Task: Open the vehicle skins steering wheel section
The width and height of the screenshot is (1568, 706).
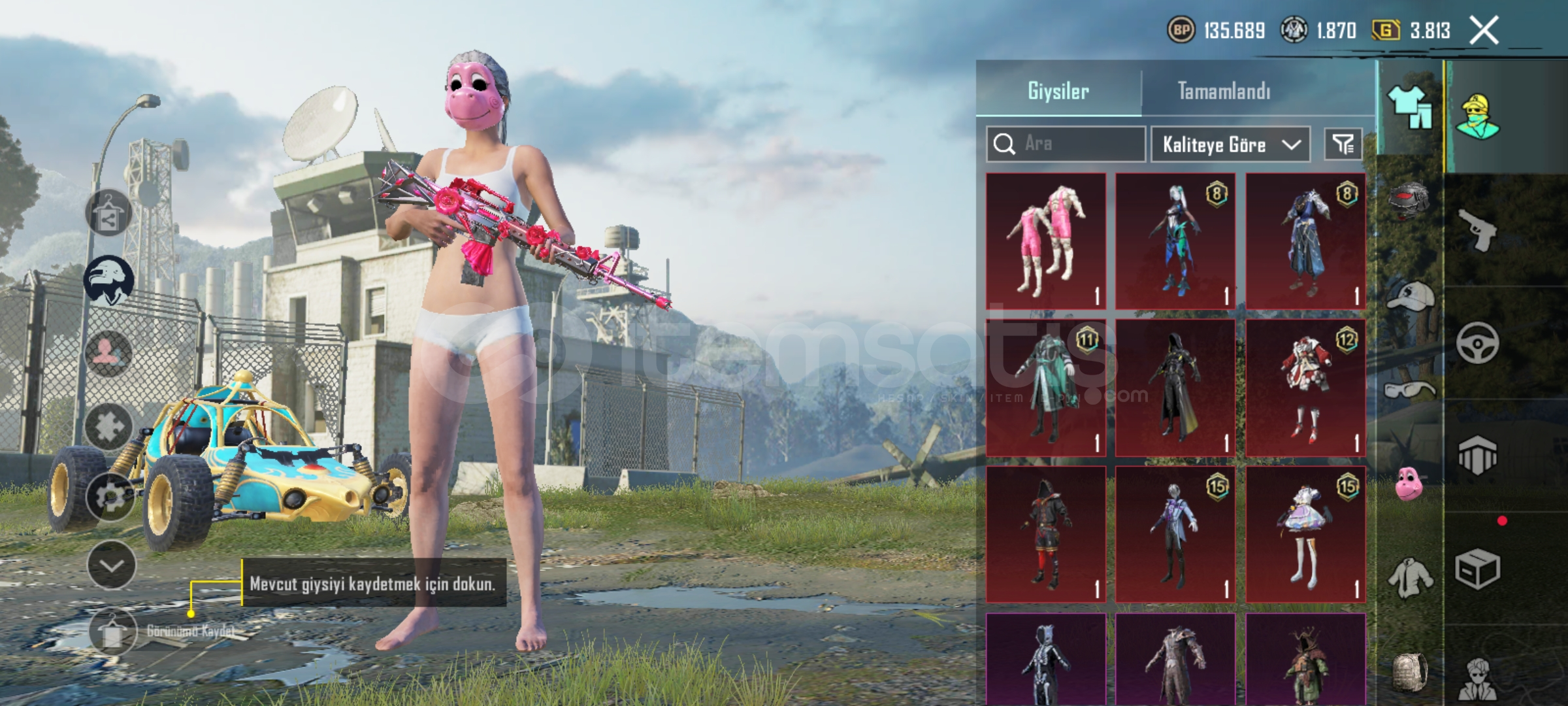Action: click(1478, 343)
